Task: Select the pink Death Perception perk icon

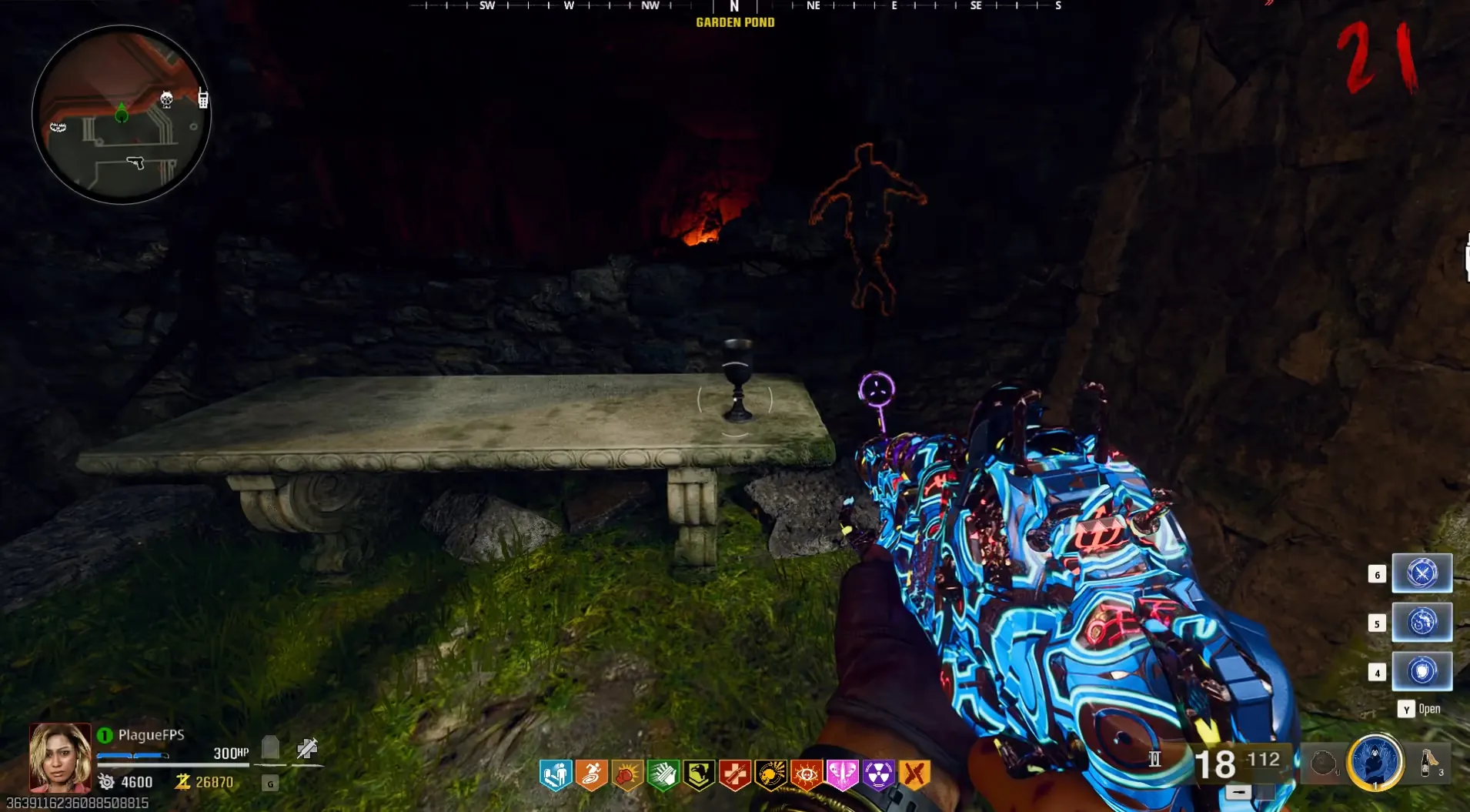Action: [842, 775]
